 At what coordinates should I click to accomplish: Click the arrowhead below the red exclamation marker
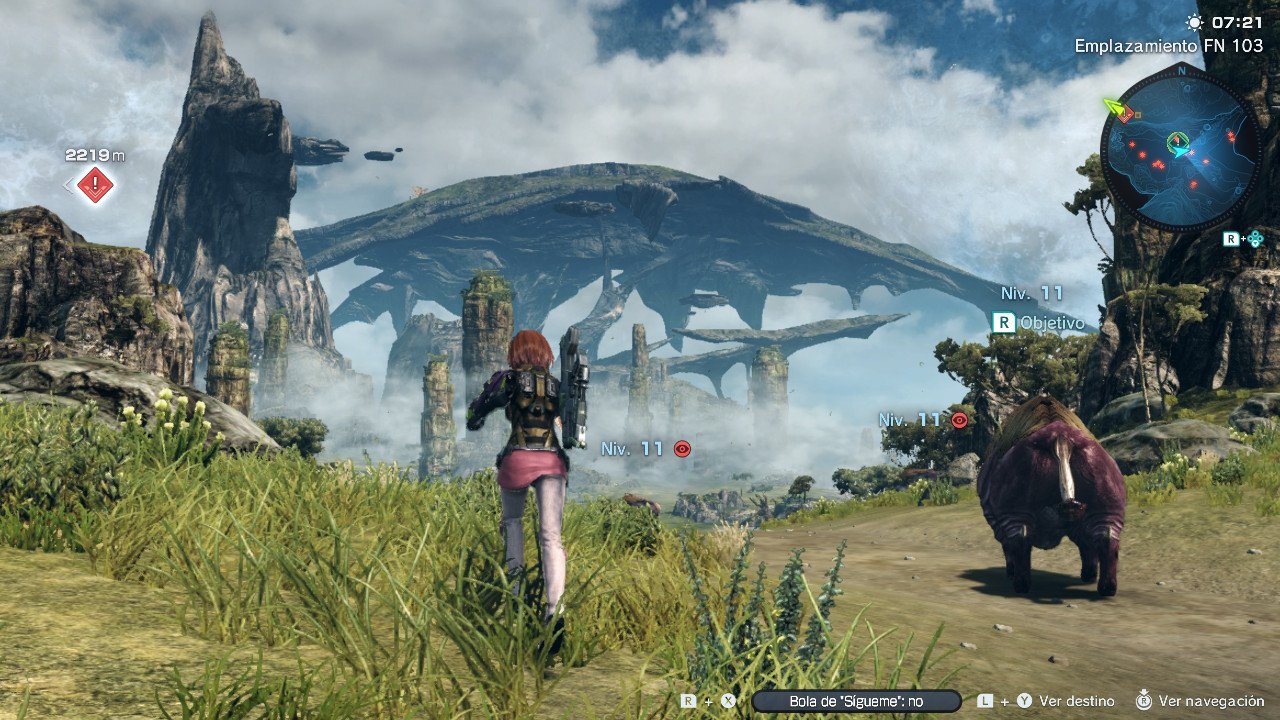[x=95, y=193]
